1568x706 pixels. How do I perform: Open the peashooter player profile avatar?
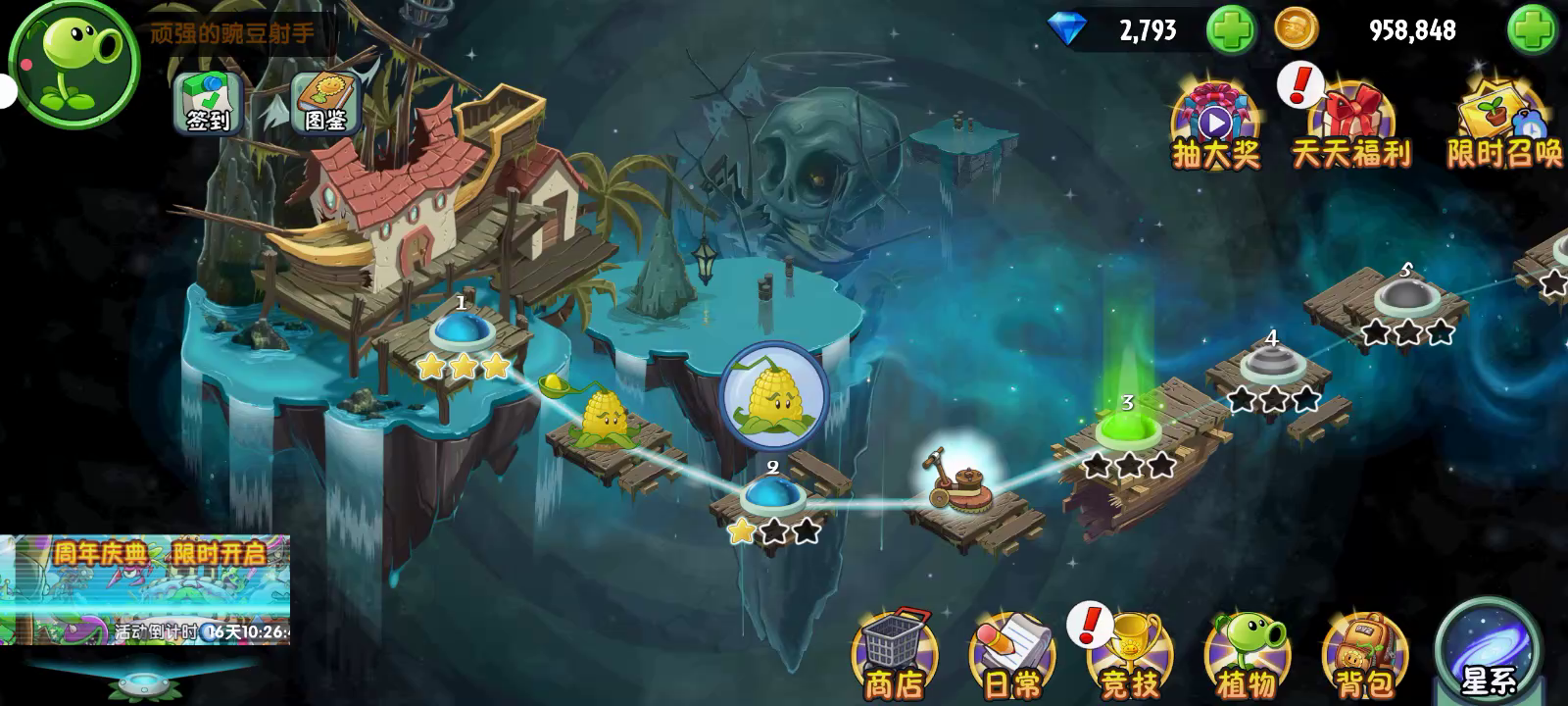point(75,61)
